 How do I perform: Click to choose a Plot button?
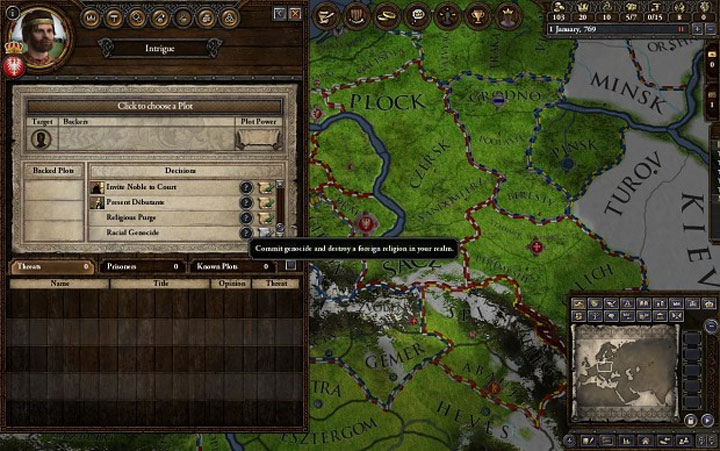coord(153,106)
